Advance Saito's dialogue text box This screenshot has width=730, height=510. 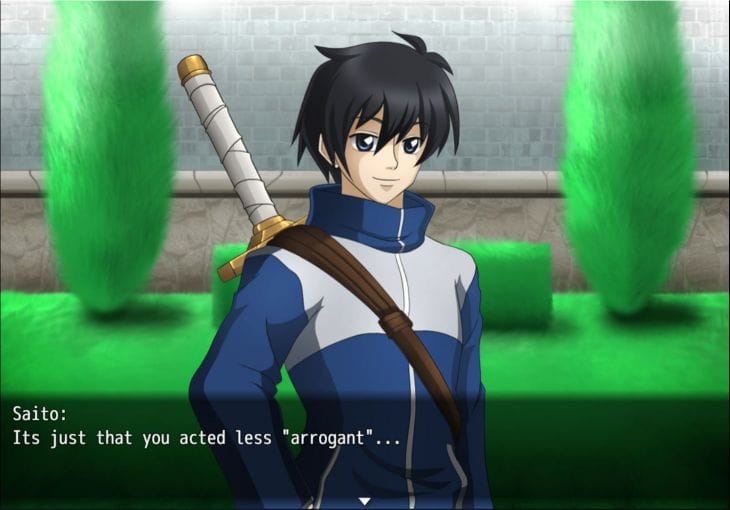tap(365, 440)
